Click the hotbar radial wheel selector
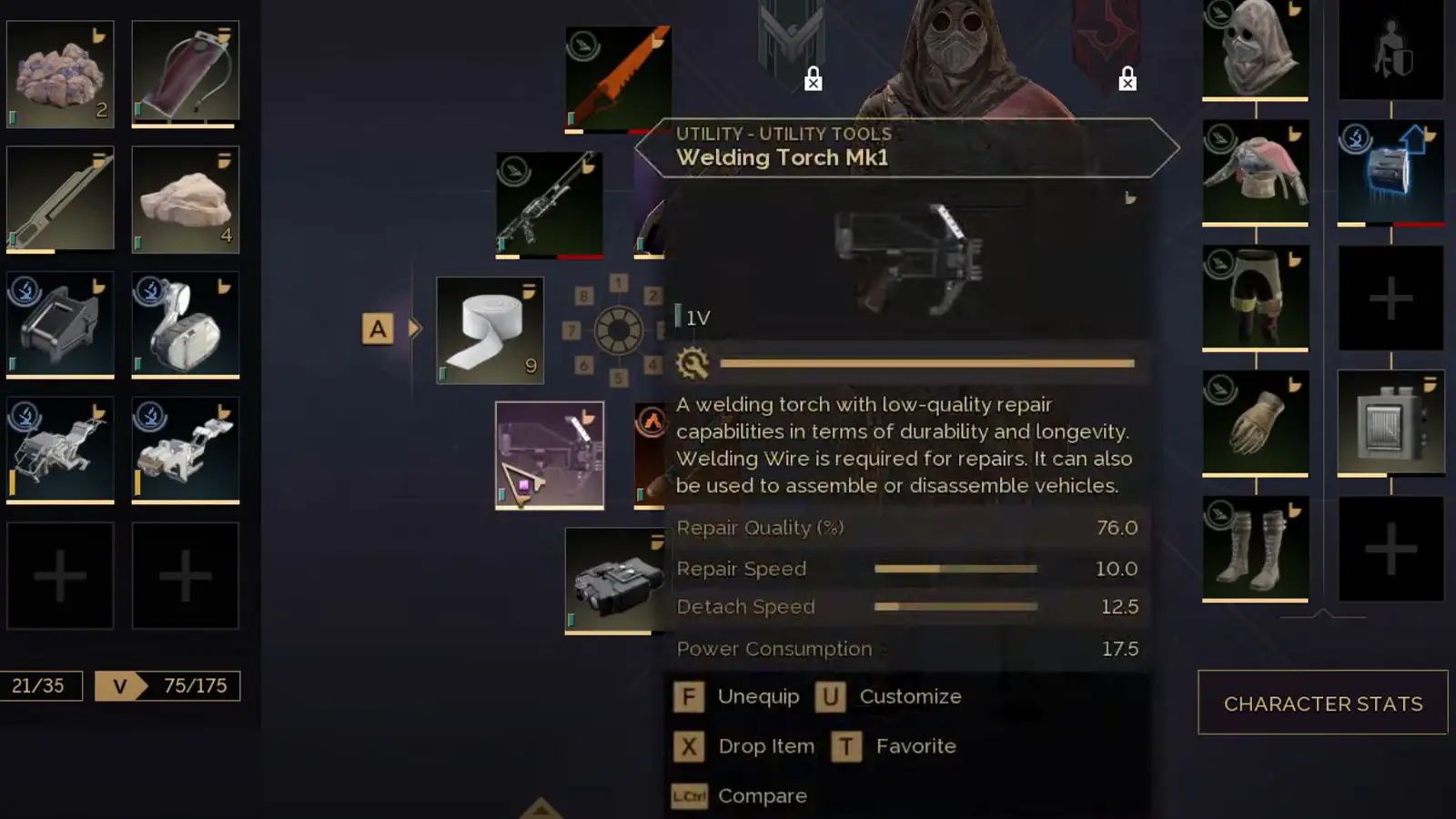 (619, 330)
